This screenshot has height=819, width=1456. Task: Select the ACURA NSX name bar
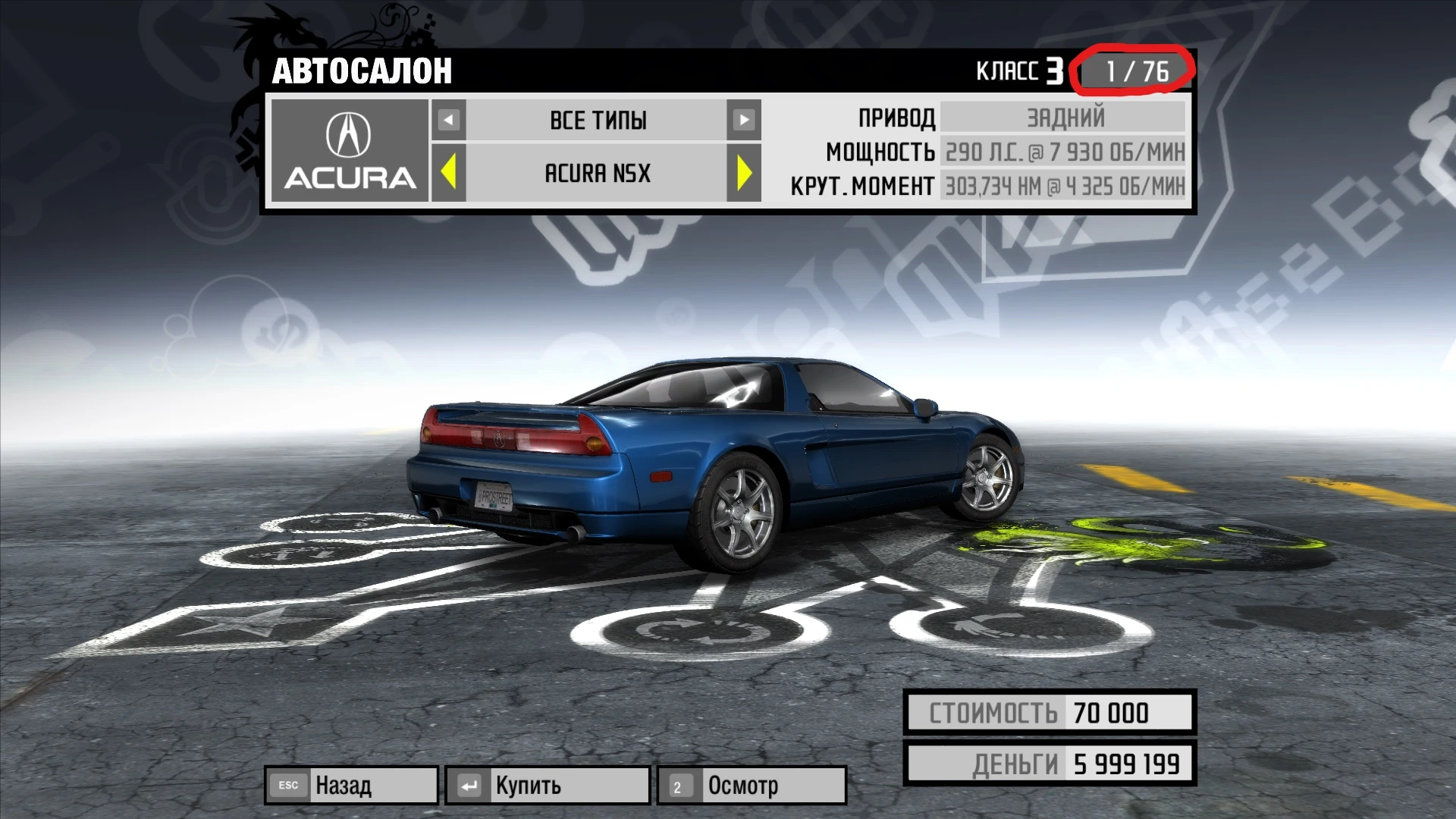pos(597,174)
